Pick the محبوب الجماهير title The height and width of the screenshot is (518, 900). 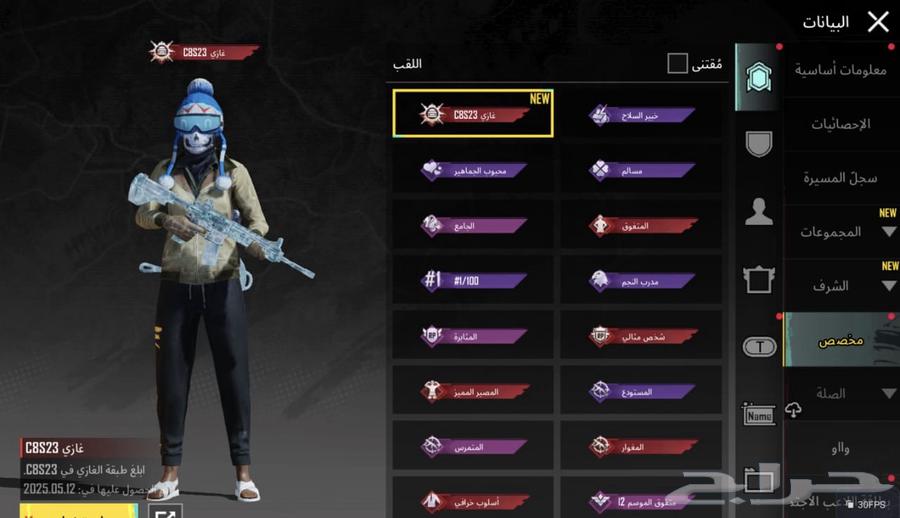473,170
